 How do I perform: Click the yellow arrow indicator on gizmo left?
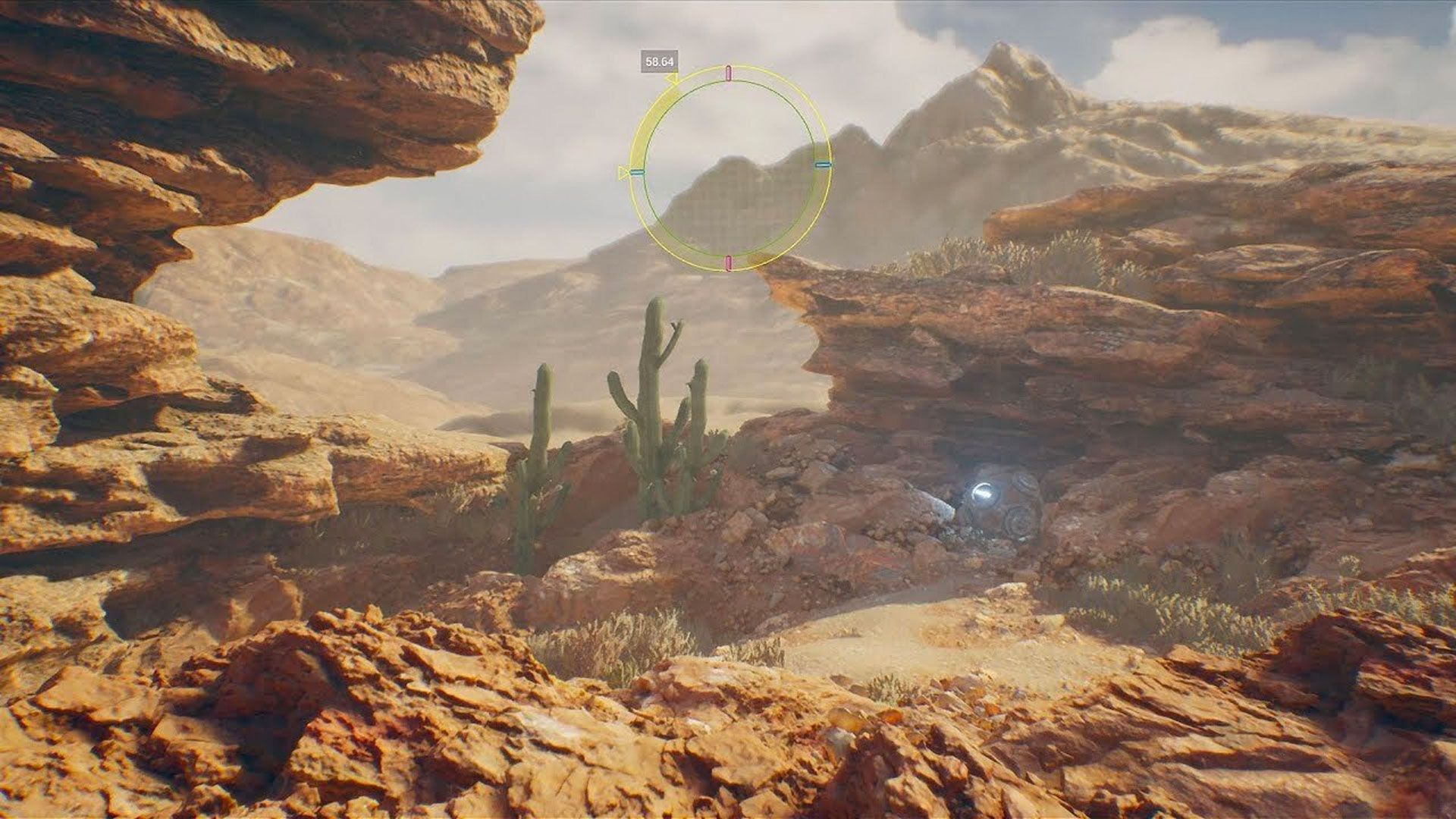(x=624, y=173)
